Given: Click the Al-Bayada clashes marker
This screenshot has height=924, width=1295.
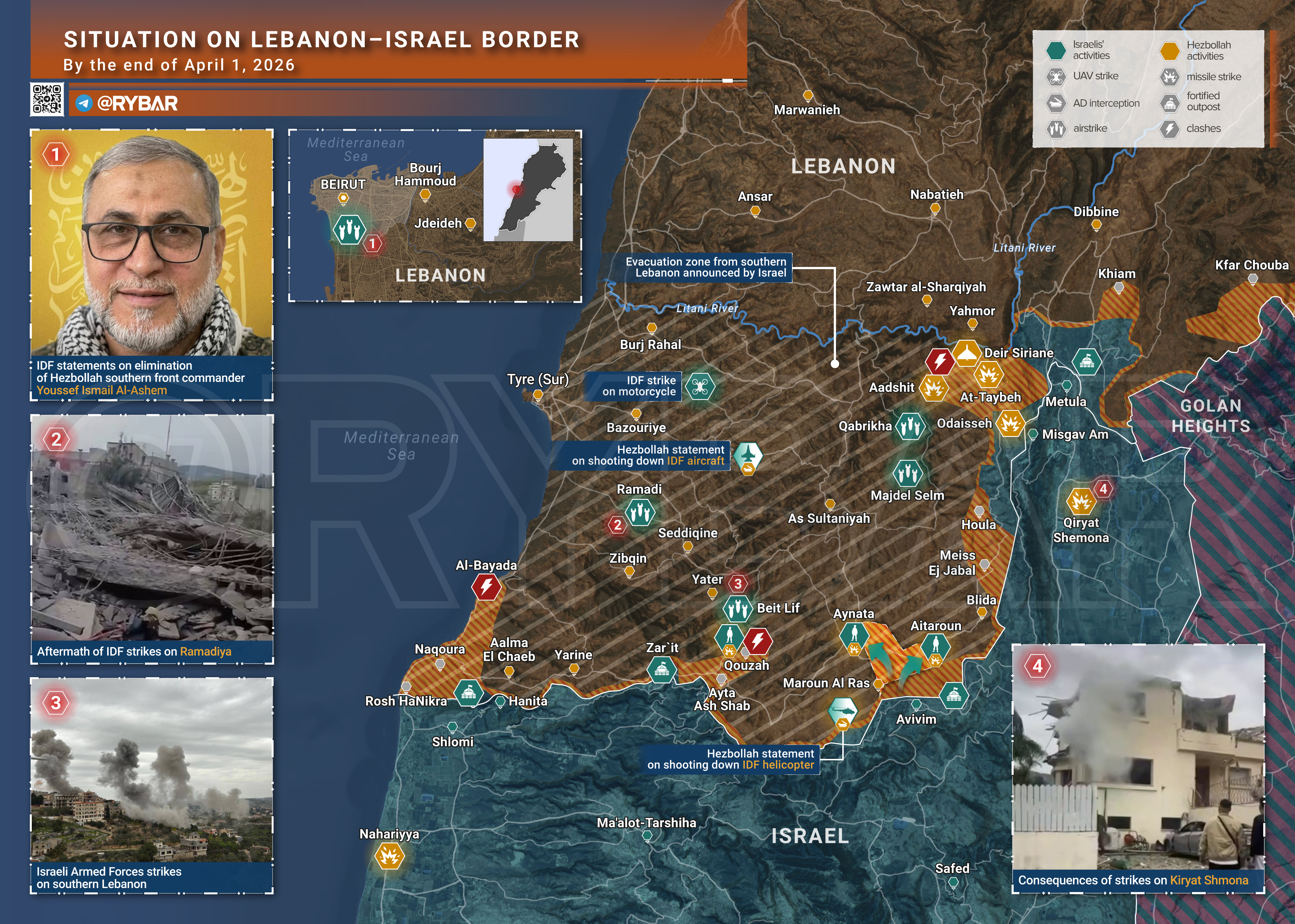Looking at the screenshot, I should pos(487,586).
